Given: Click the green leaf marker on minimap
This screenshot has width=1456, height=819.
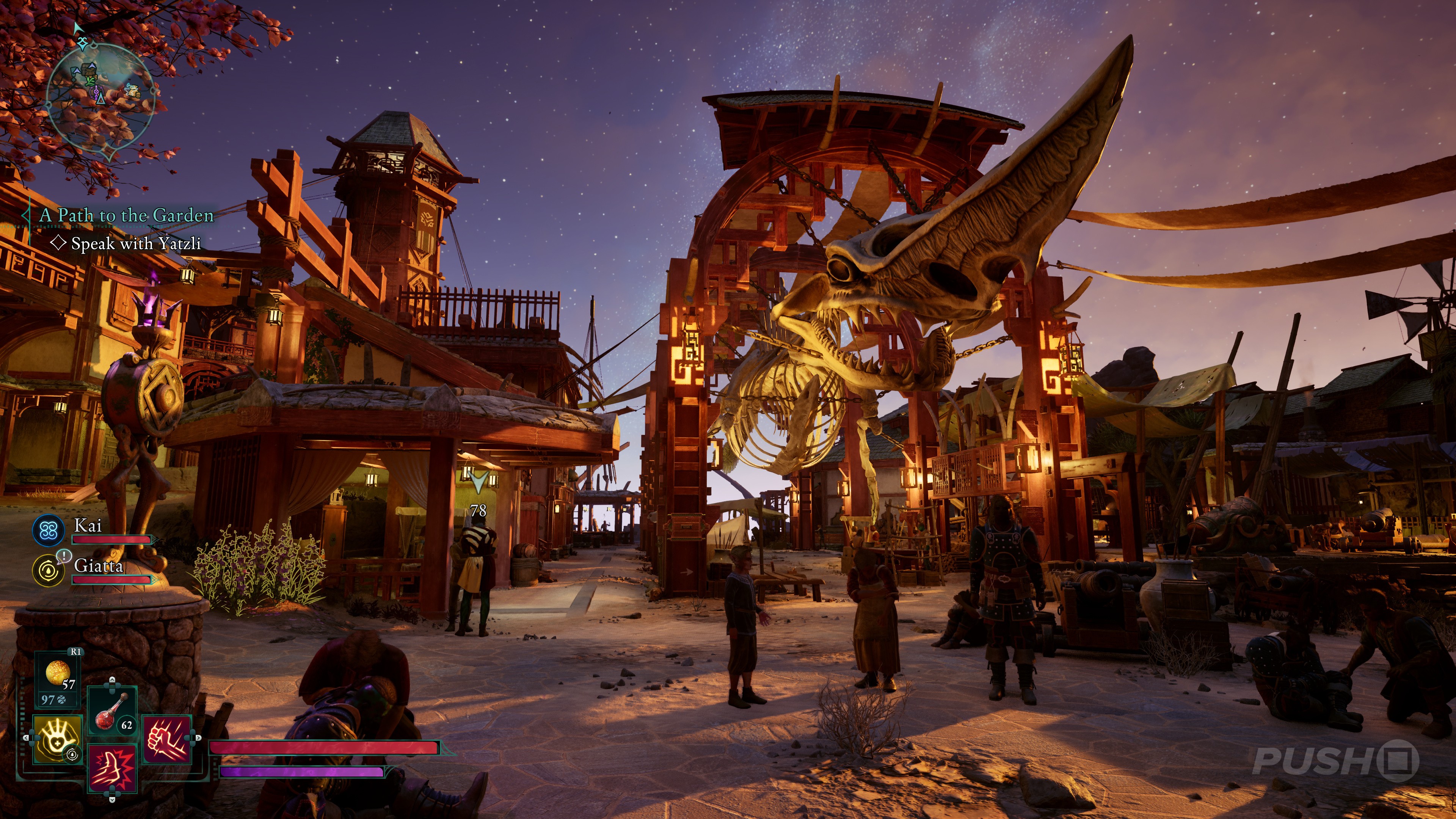Looking at the screenshot, I should pyautogui.click(x=91, y=82).
